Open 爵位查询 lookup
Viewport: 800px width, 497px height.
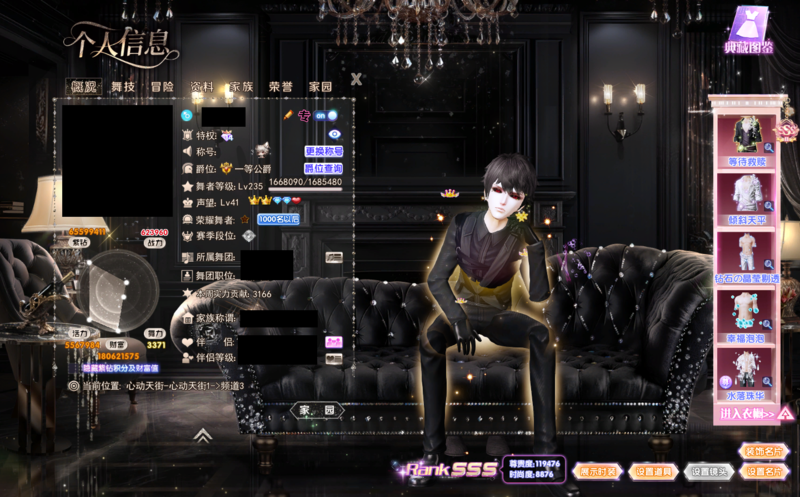click(323, 169)
